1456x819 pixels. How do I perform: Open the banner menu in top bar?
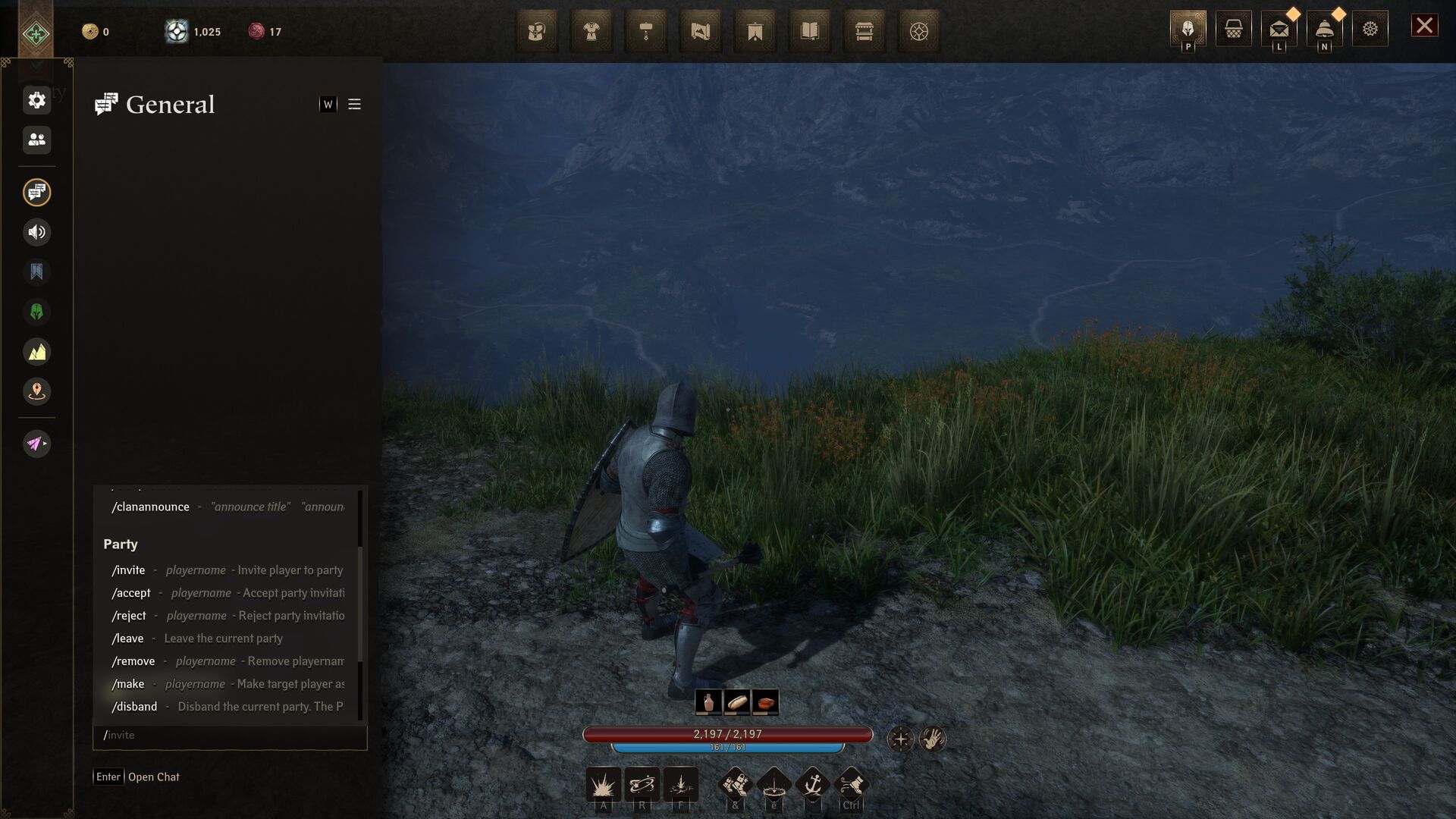click(755, 32)
